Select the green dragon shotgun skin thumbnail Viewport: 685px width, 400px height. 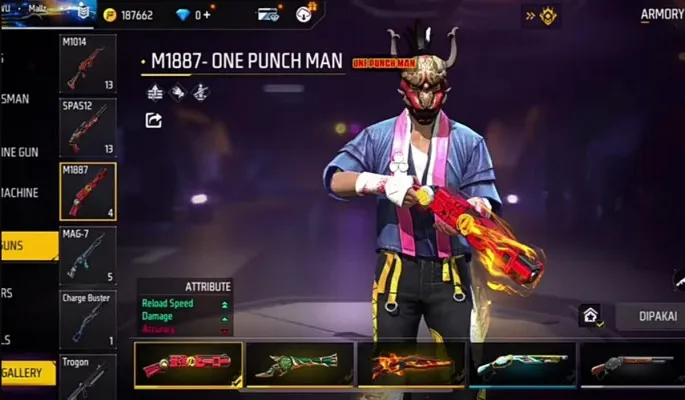[x=299, y=364]
